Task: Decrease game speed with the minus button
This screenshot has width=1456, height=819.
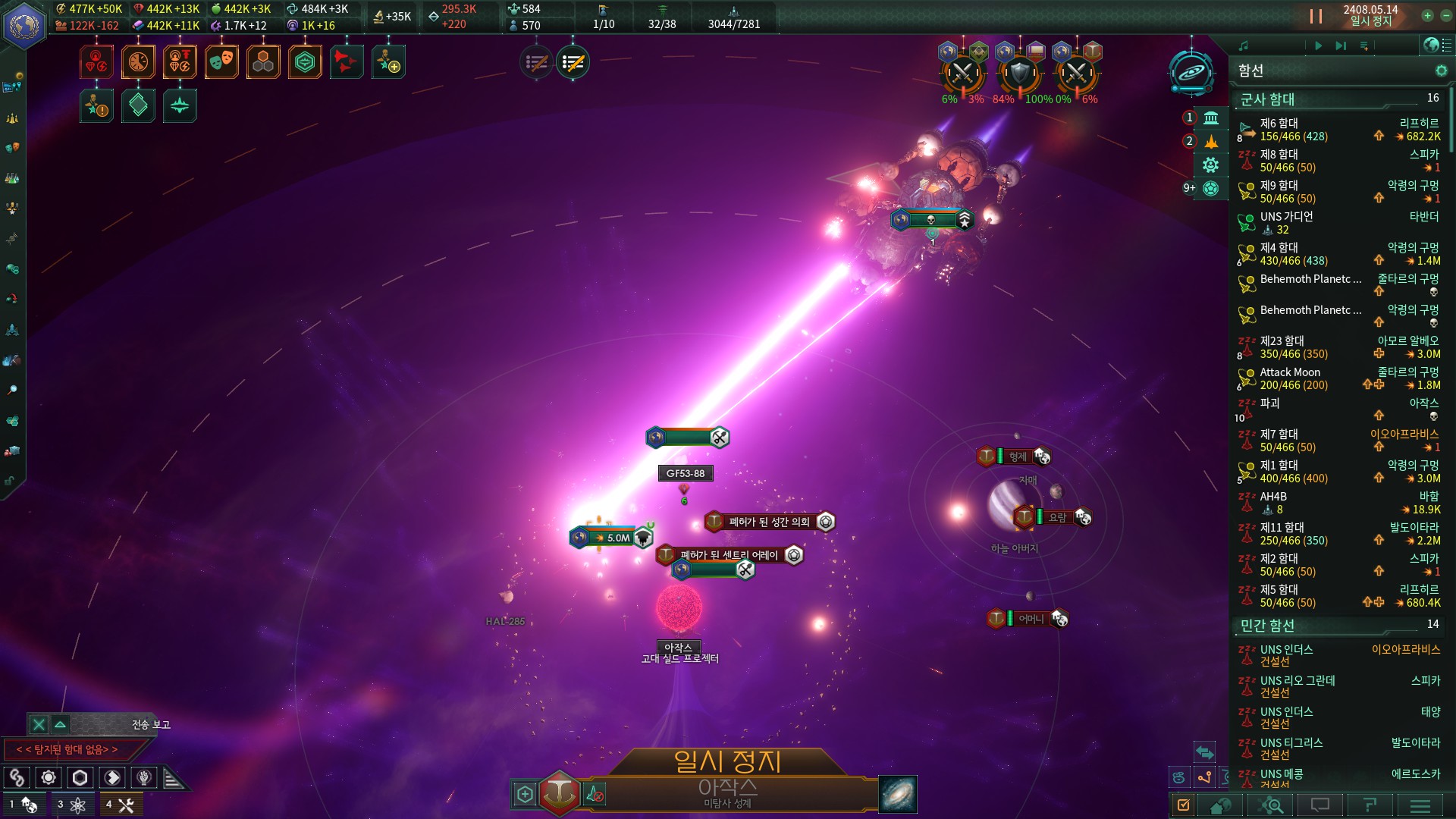Action: pyautogui.click(x=1445, y=16)
